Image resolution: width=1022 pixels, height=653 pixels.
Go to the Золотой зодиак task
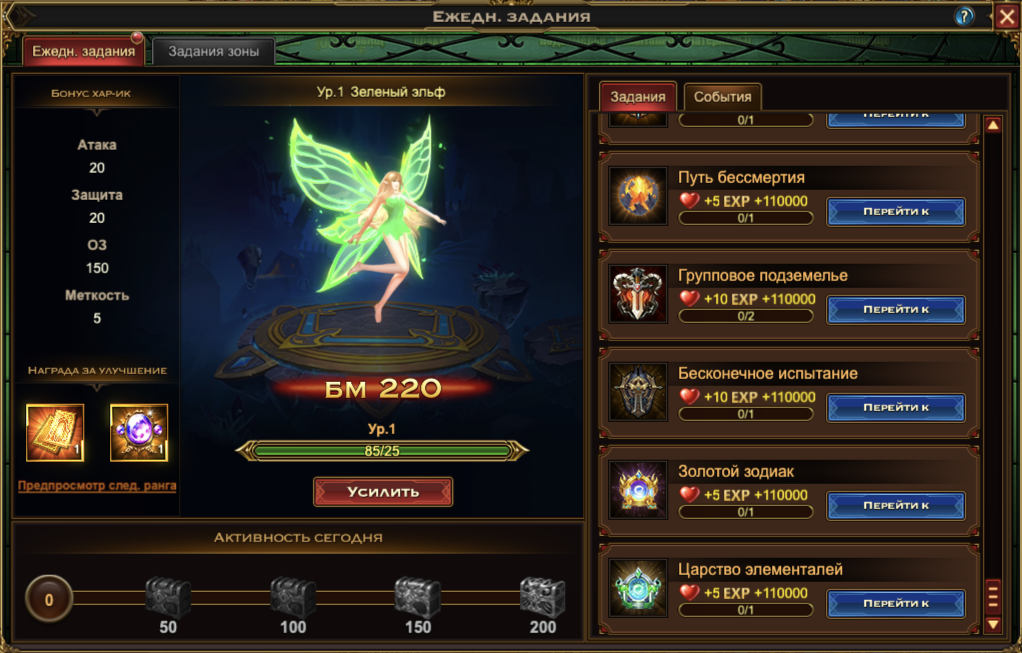tap(896, 505)
